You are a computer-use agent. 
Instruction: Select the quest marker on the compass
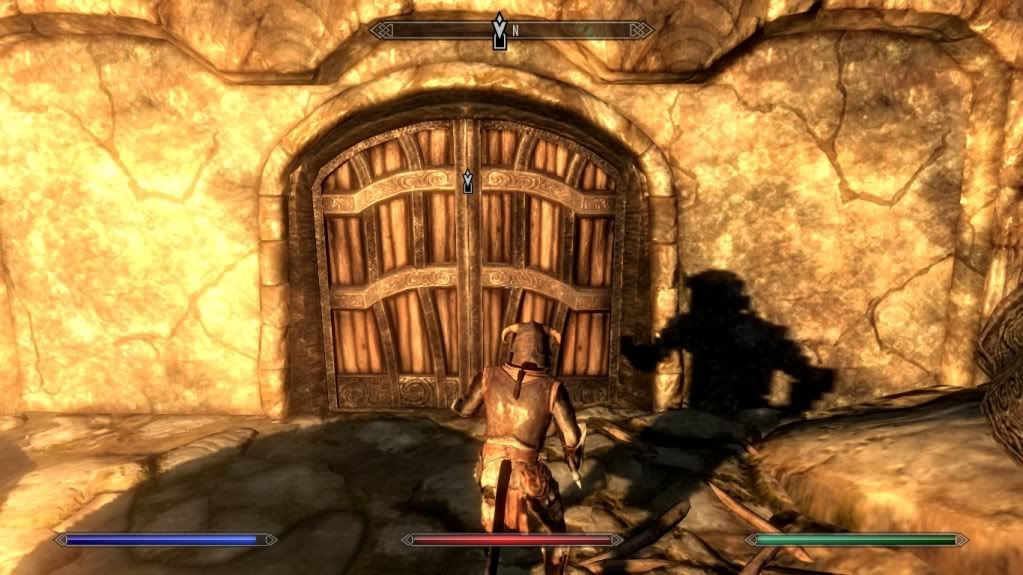click(499, 30)
